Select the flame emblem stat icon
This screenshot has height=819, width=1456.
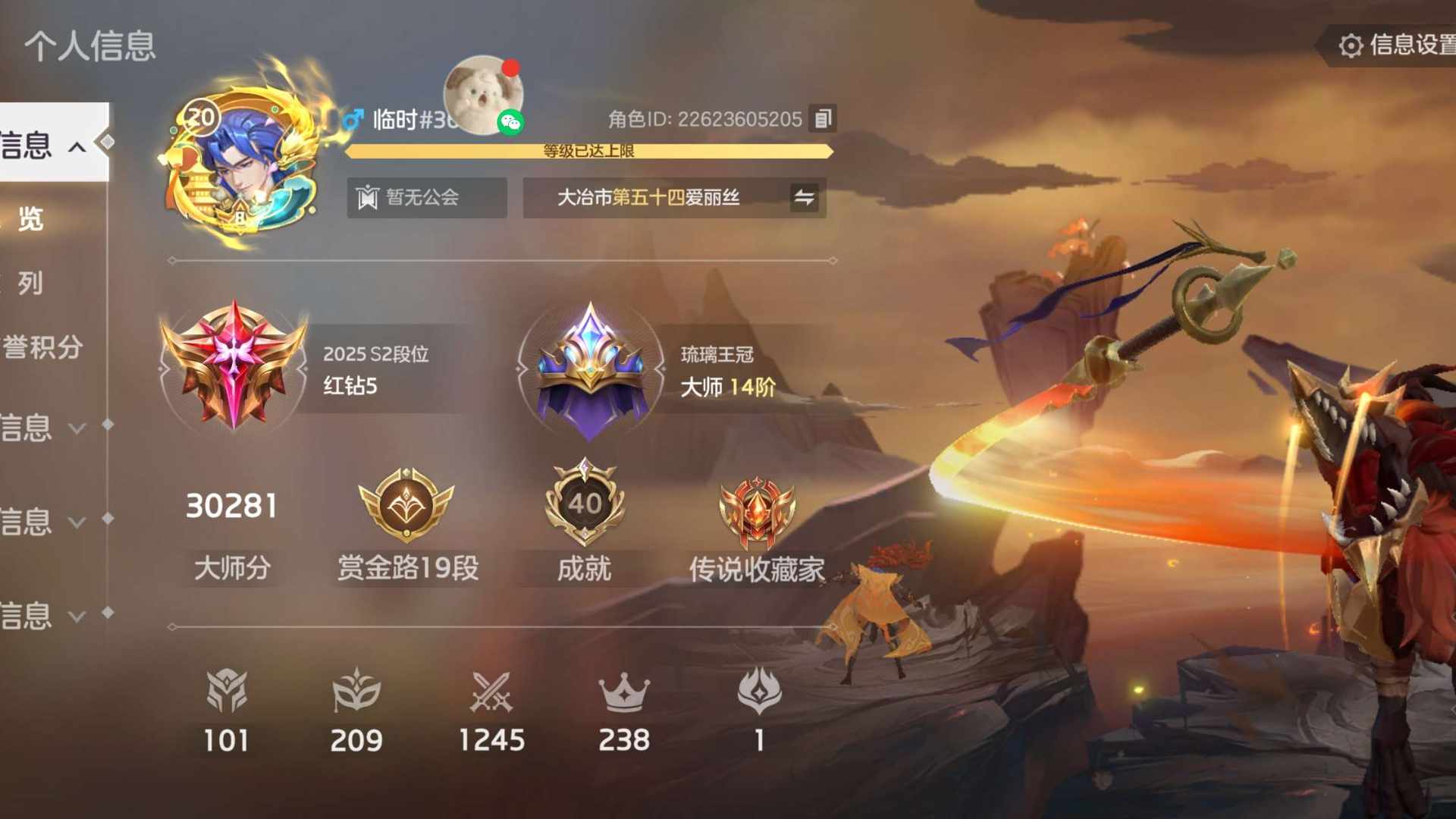click(759, 691)
